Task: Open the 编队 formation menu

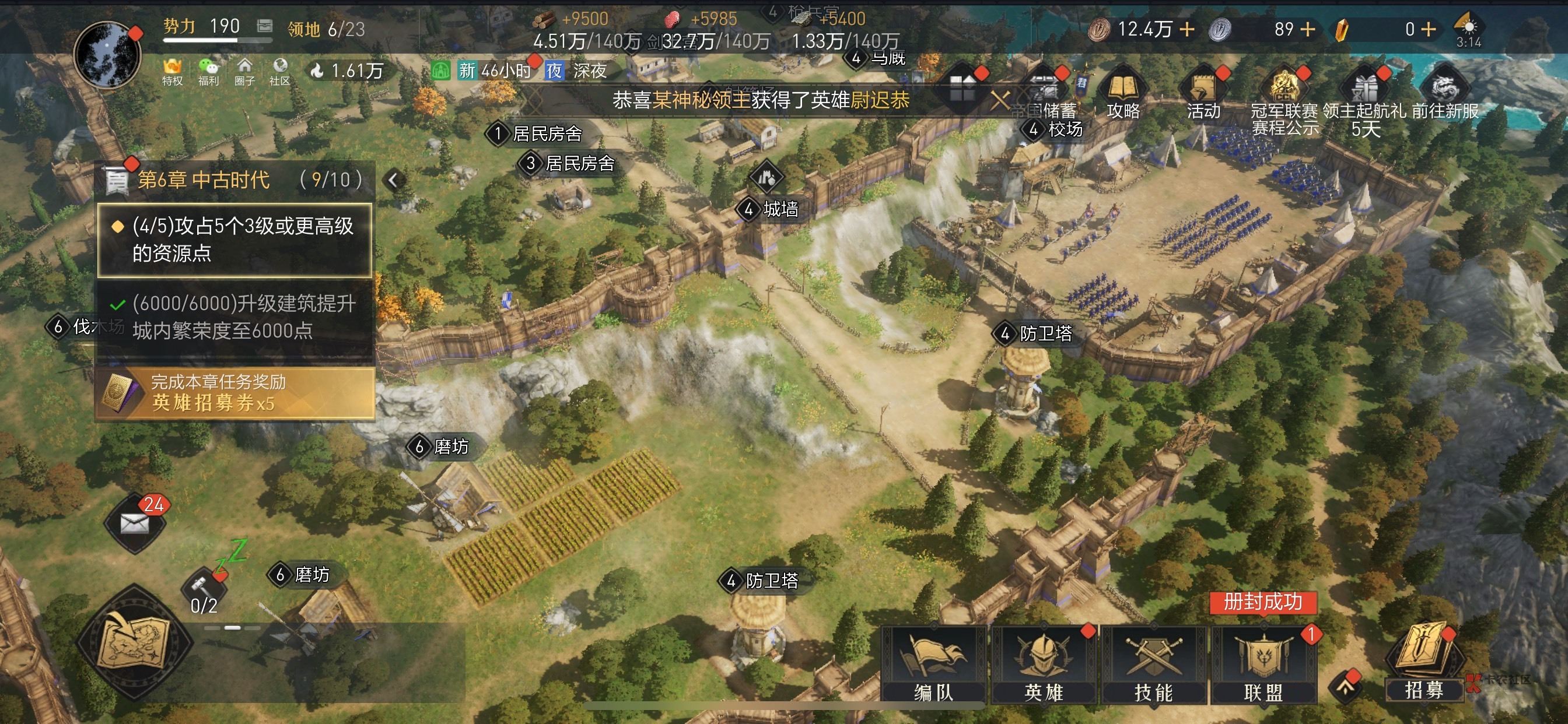Action: point(933,665)
